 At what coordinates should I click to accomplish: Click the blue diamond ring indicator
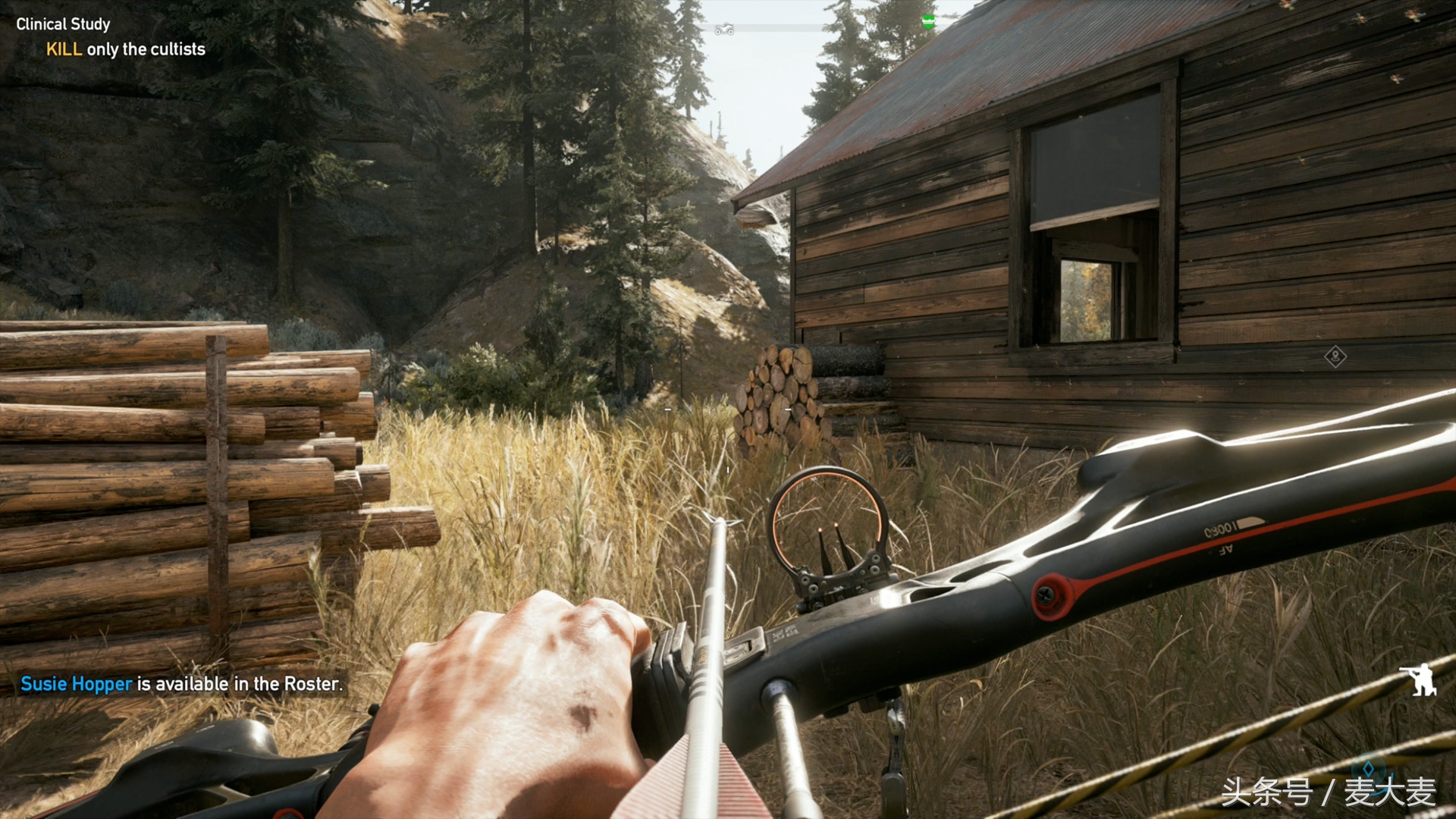coord(1368,769)
